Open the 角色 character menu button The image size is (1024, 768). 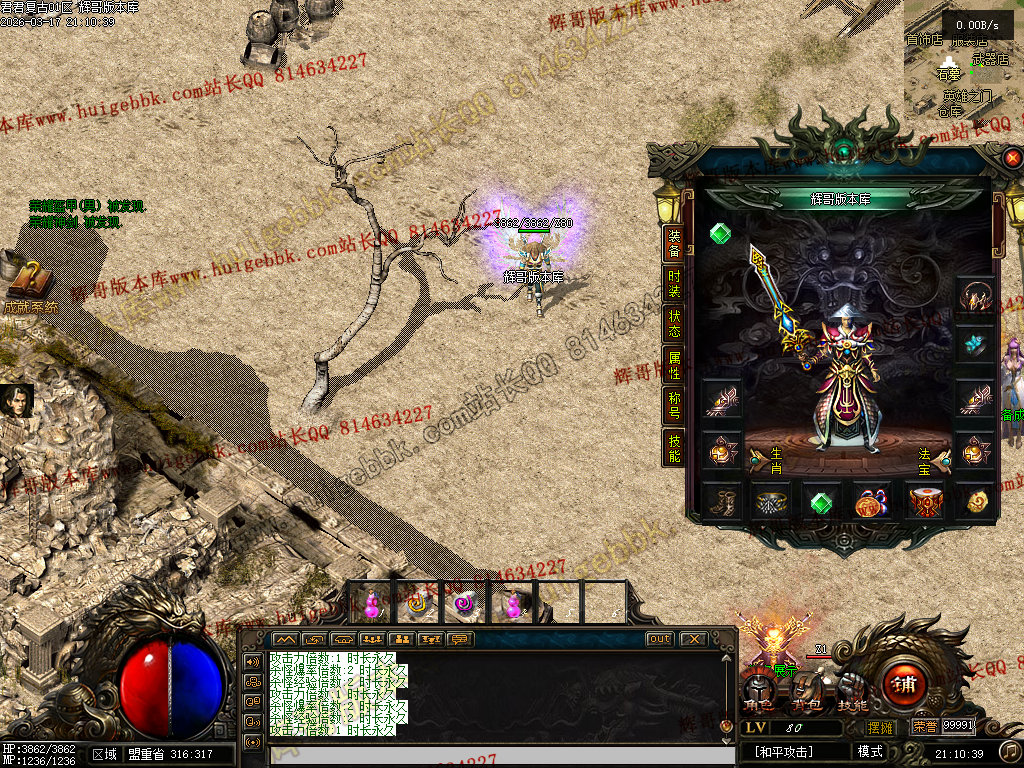760,692
